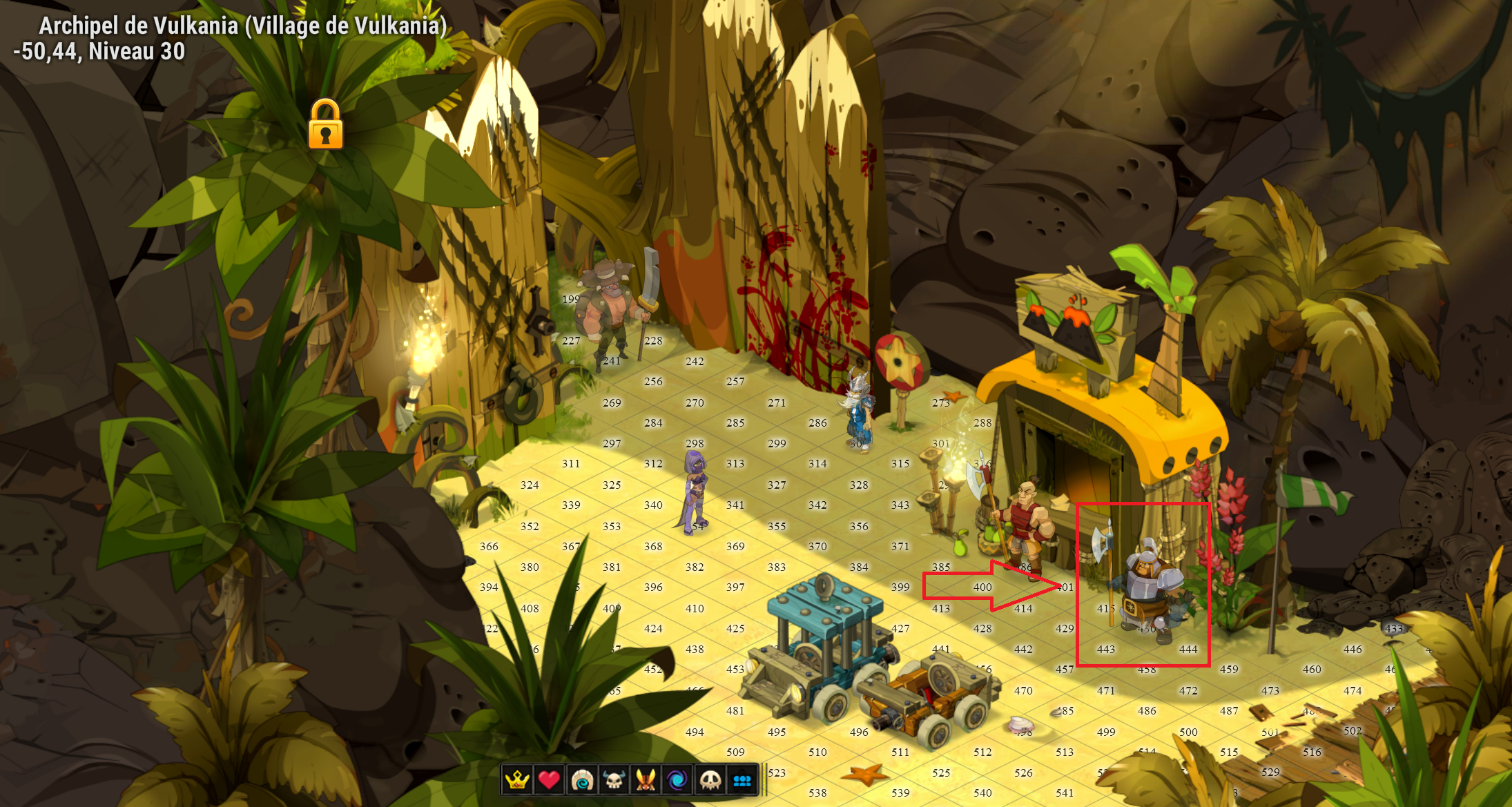Choose the horned skull icon
Screen dimensions: 1512x807
(614, 780)
